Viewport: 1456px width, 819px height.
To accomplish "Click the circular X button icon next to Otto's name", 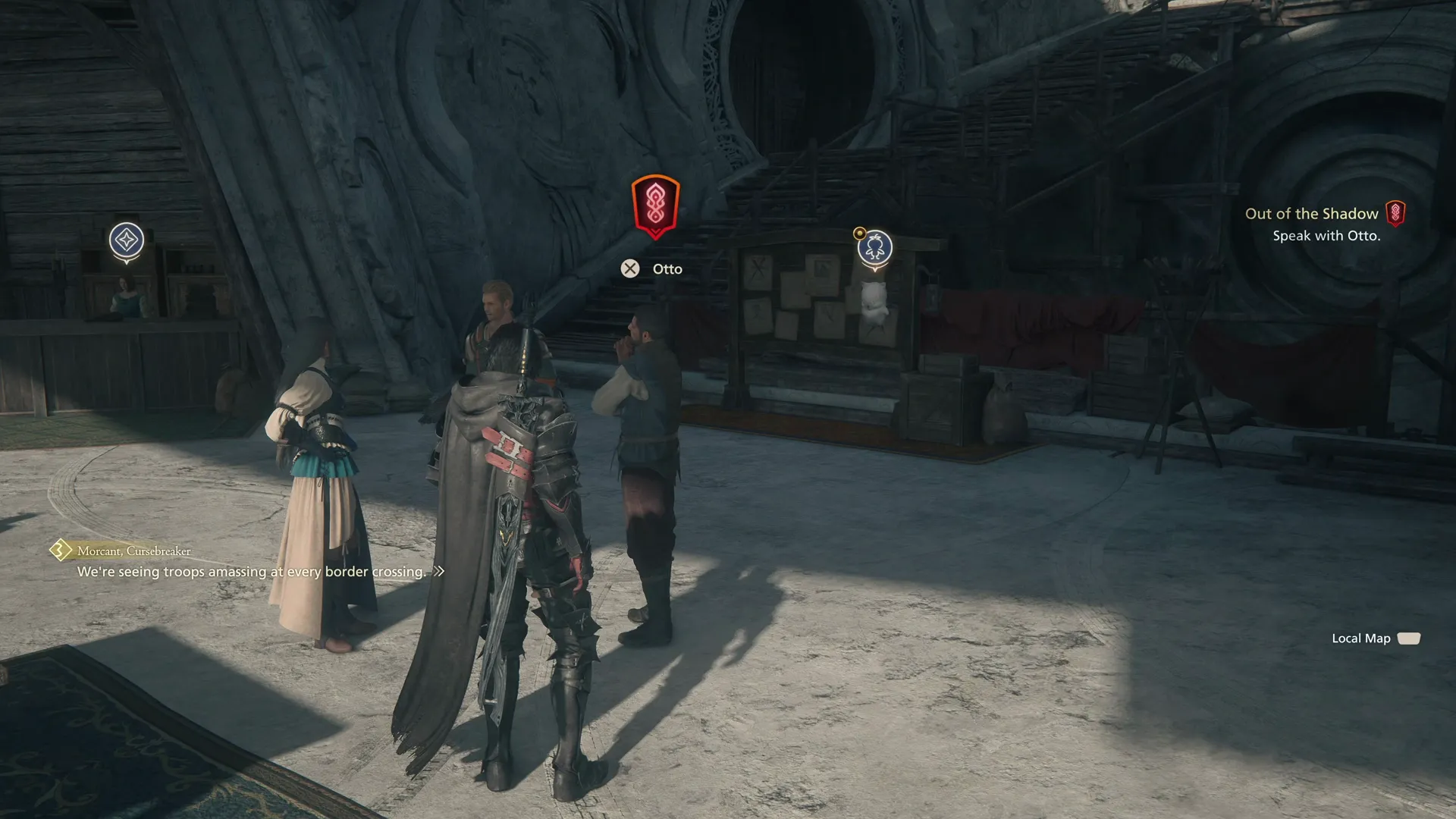I will tap(629, 268).
